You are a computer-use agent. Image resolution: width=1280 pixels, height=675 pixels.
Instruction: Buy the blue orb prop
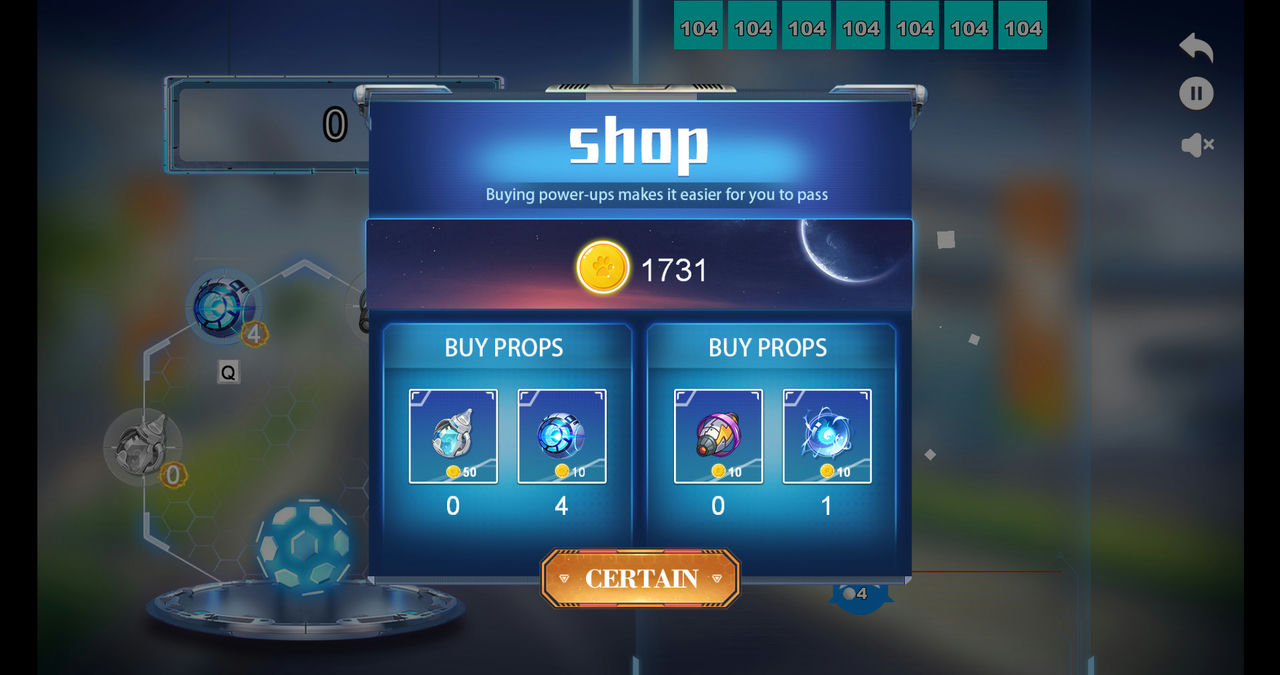(562, 436)
